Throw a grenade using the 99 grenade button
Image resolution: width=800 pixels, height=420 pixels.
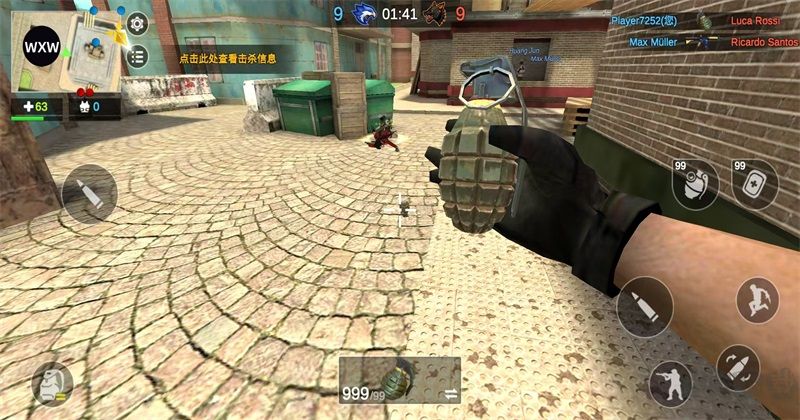(x=694, y=184)
